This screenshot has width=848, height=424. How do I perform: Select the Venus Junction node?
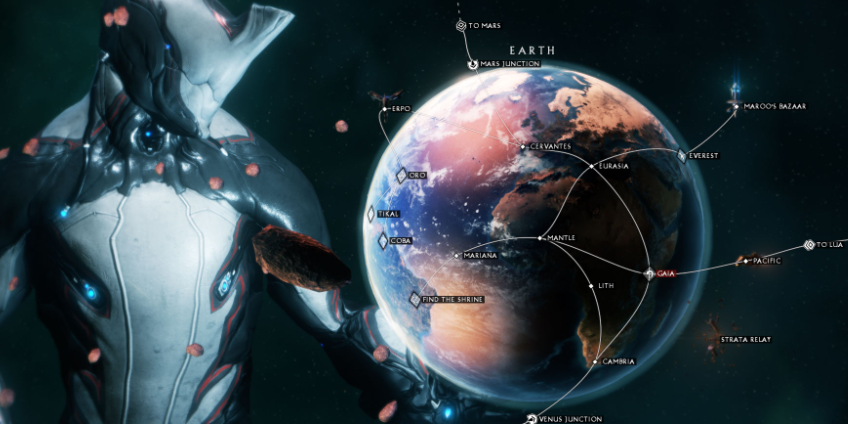coord(530,418)
